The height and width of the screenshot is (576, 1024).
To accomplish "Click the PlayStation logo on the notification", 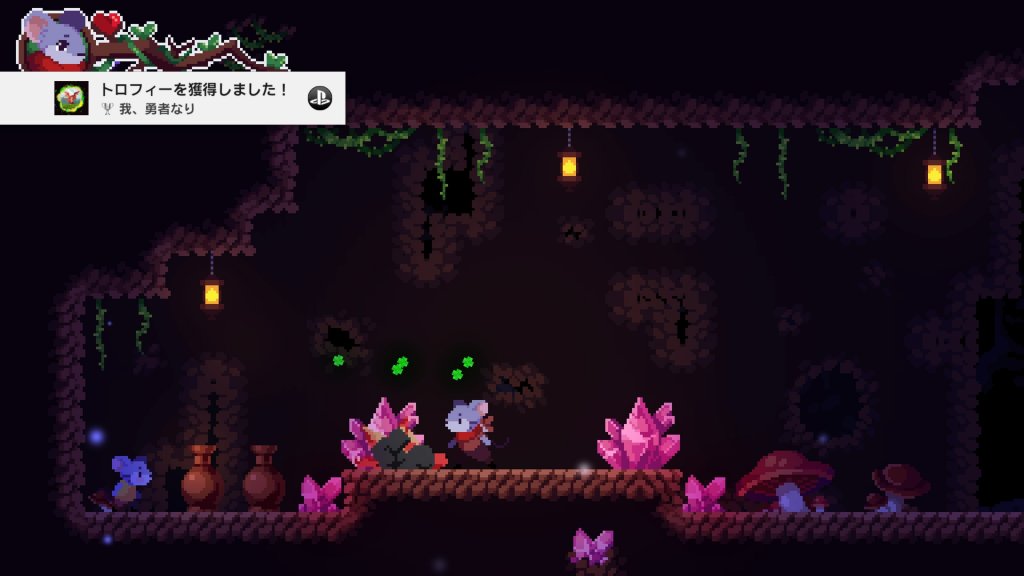I will 319,98.
